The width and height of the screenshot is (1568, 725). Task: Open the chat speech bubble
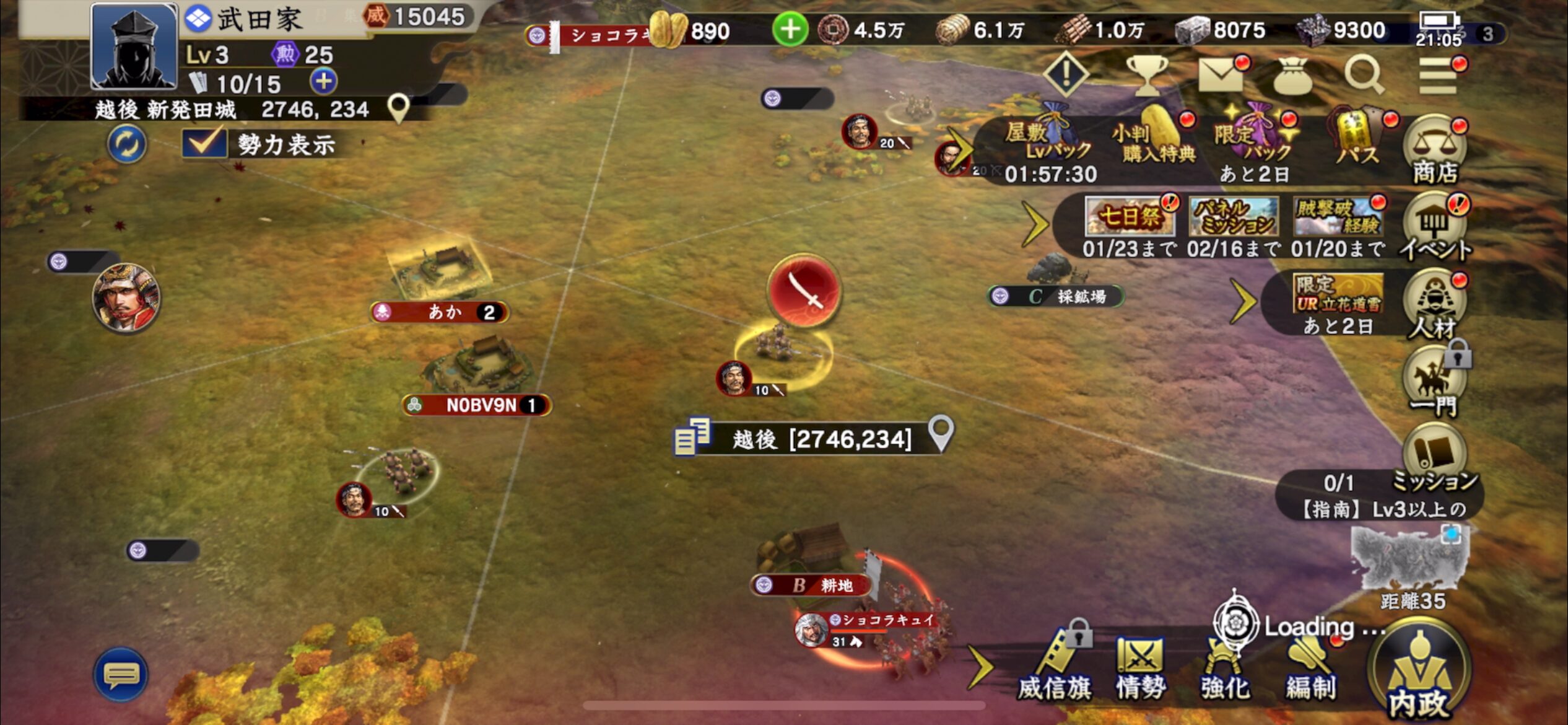click(x=121, y=675)
